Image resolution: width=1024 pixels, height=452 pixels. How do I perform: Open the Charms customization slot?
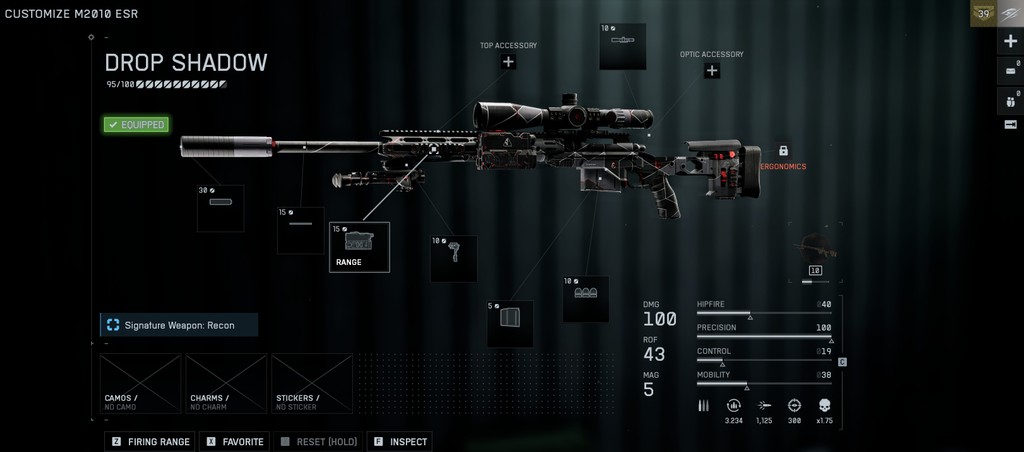[226, 383]
